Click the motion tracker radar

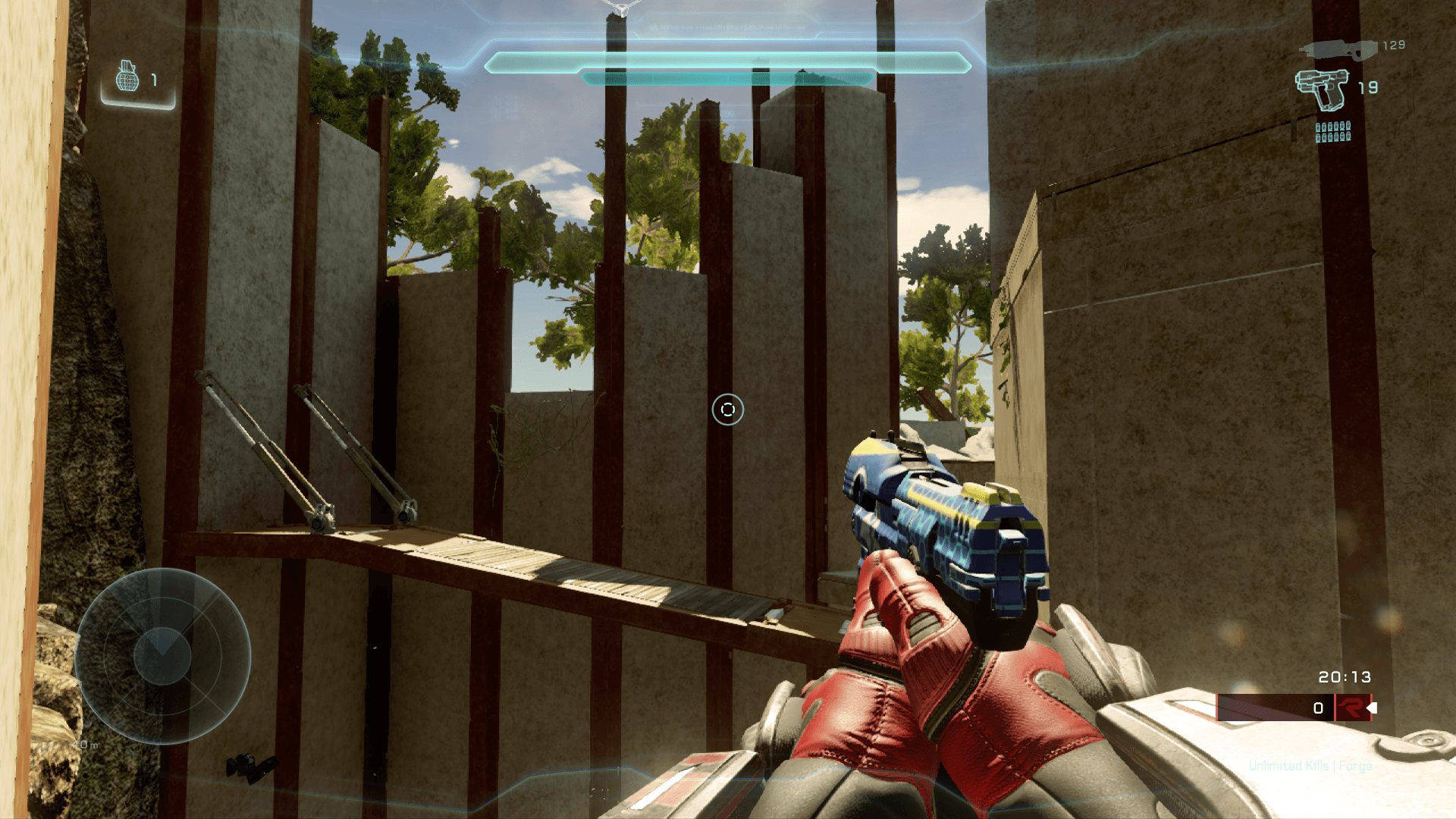[x=162, y=656]
